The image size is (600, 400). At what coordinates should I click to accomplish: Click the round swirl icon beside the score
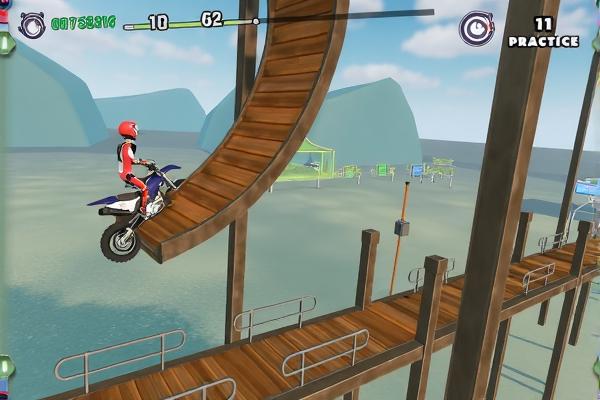point(31,24)
